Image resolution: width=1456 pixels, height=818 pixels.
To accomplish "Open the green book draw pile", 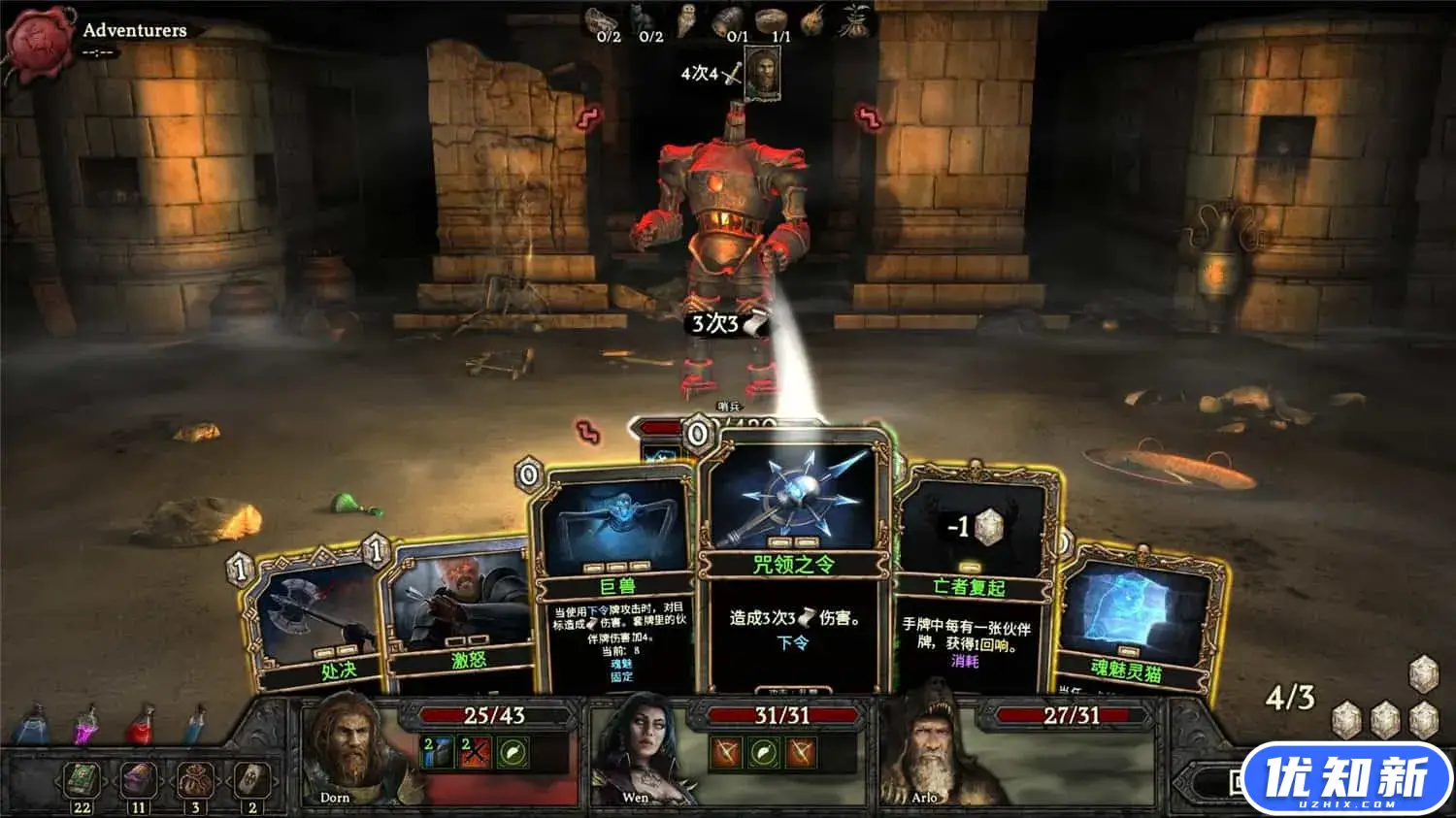I will pyautogui.click(x=83, y=781).
